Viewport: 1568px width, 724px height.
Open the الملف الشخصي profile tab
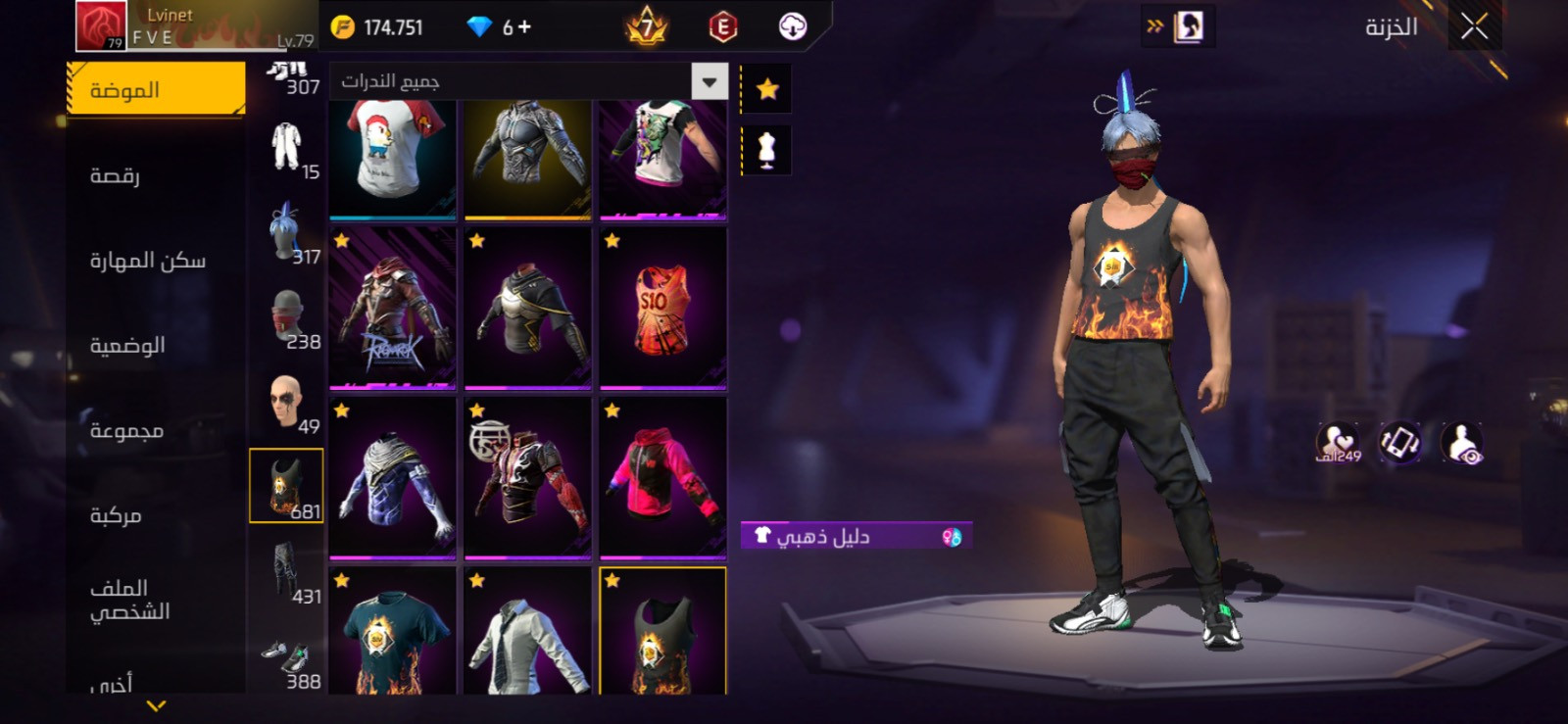tap(129, 600)
